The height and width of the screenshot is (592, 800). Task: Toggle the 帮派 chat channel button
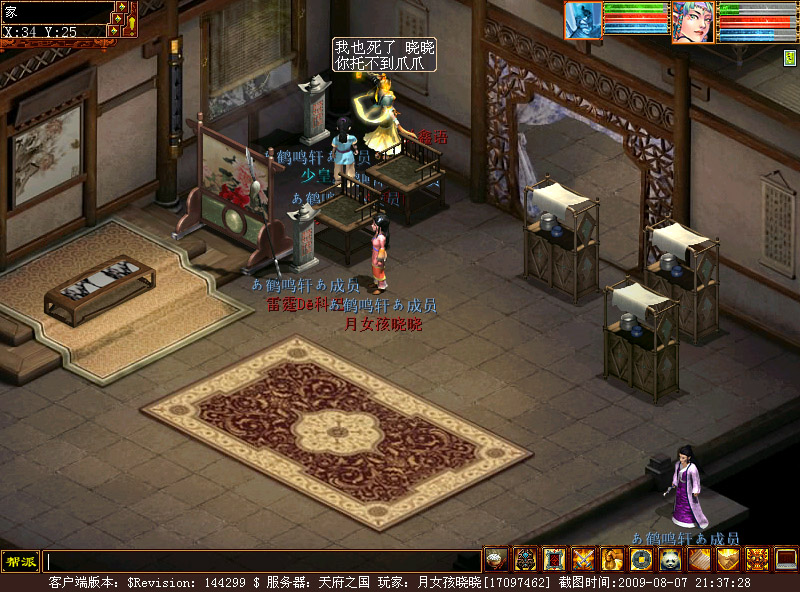click(20, 561)
